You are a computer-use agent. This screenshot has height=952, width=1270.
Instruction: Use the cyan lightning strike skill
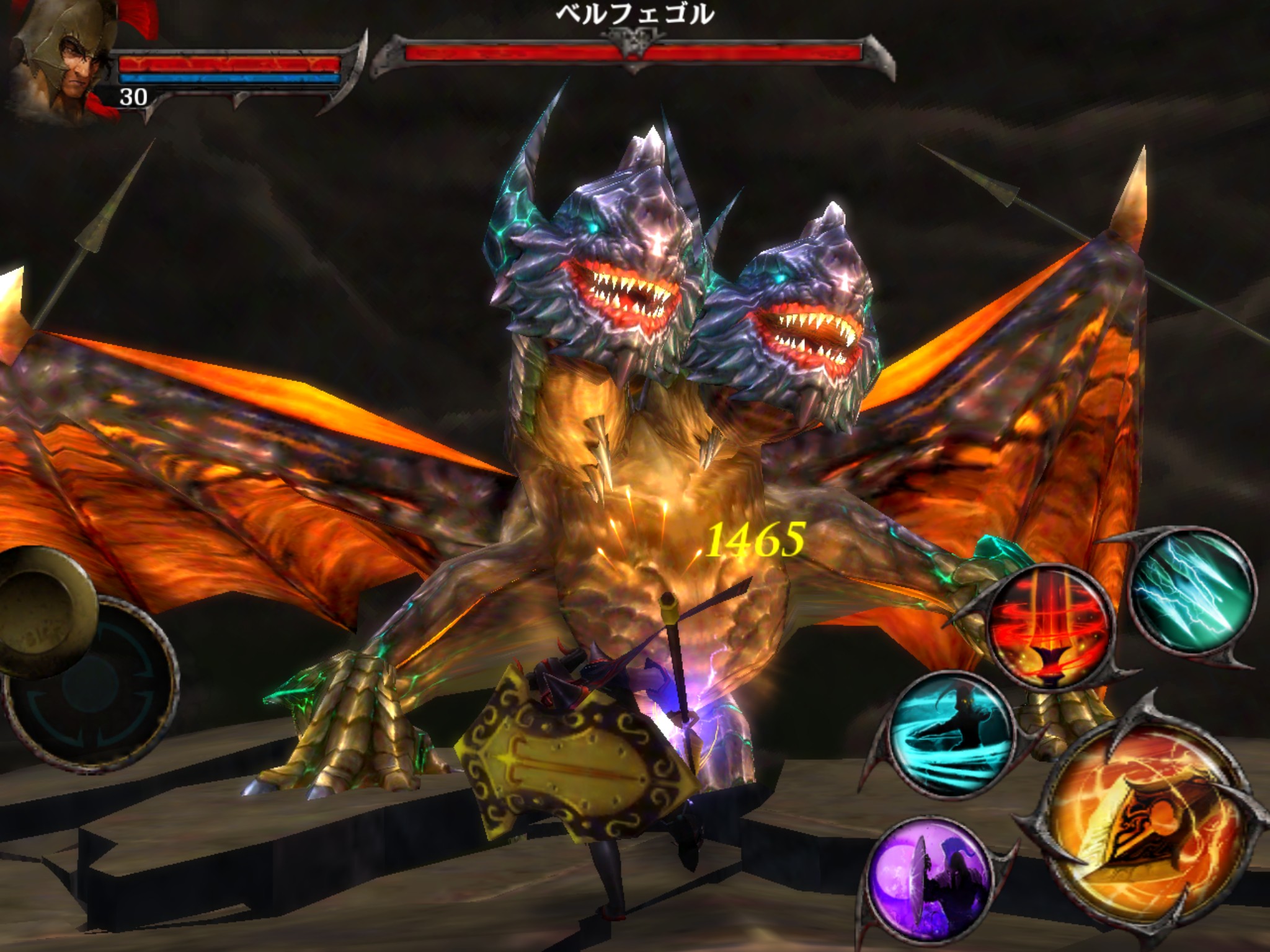coord(1191,591)
